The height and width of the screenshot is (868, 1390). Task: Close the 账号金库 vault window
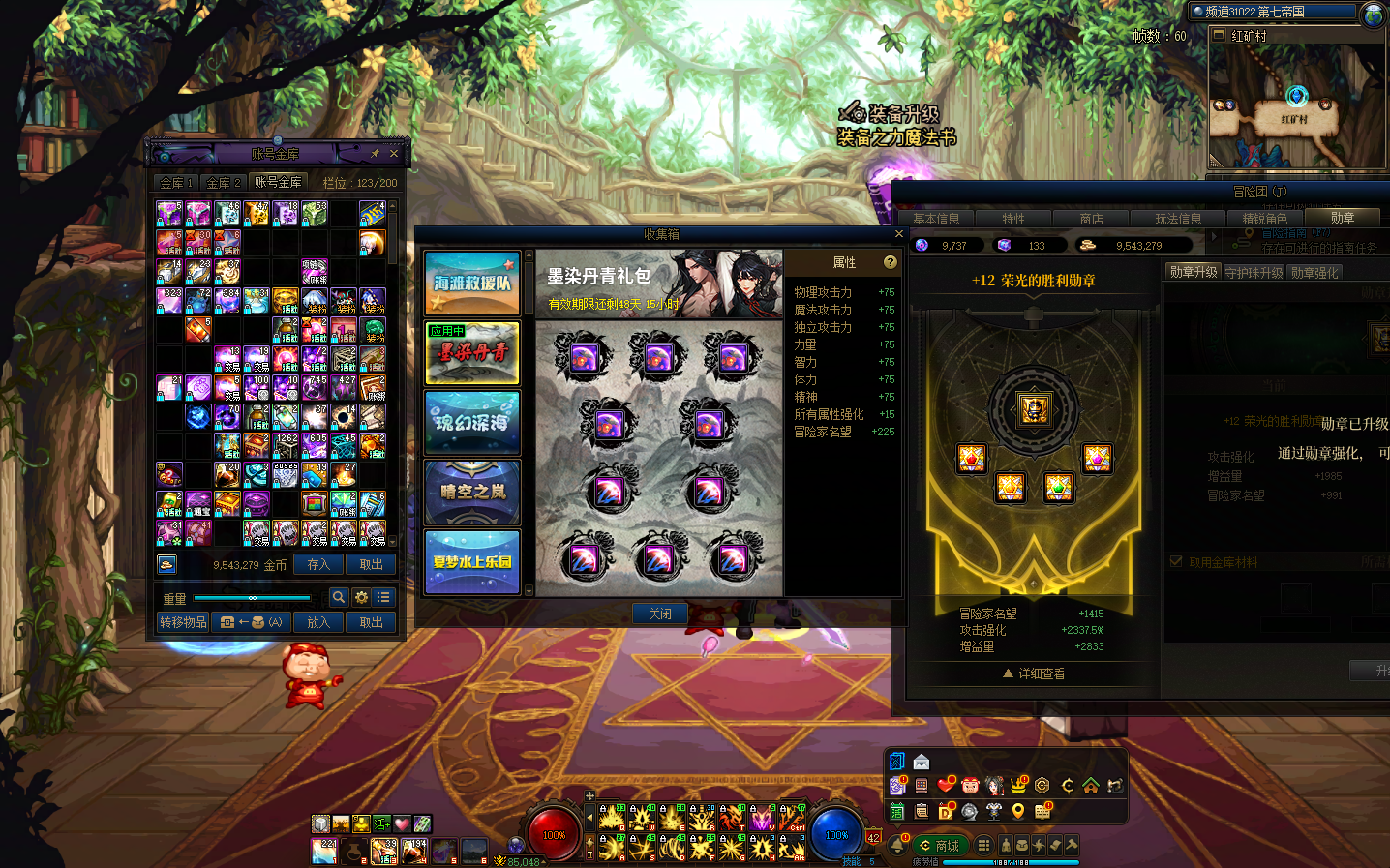pos(394,154)
